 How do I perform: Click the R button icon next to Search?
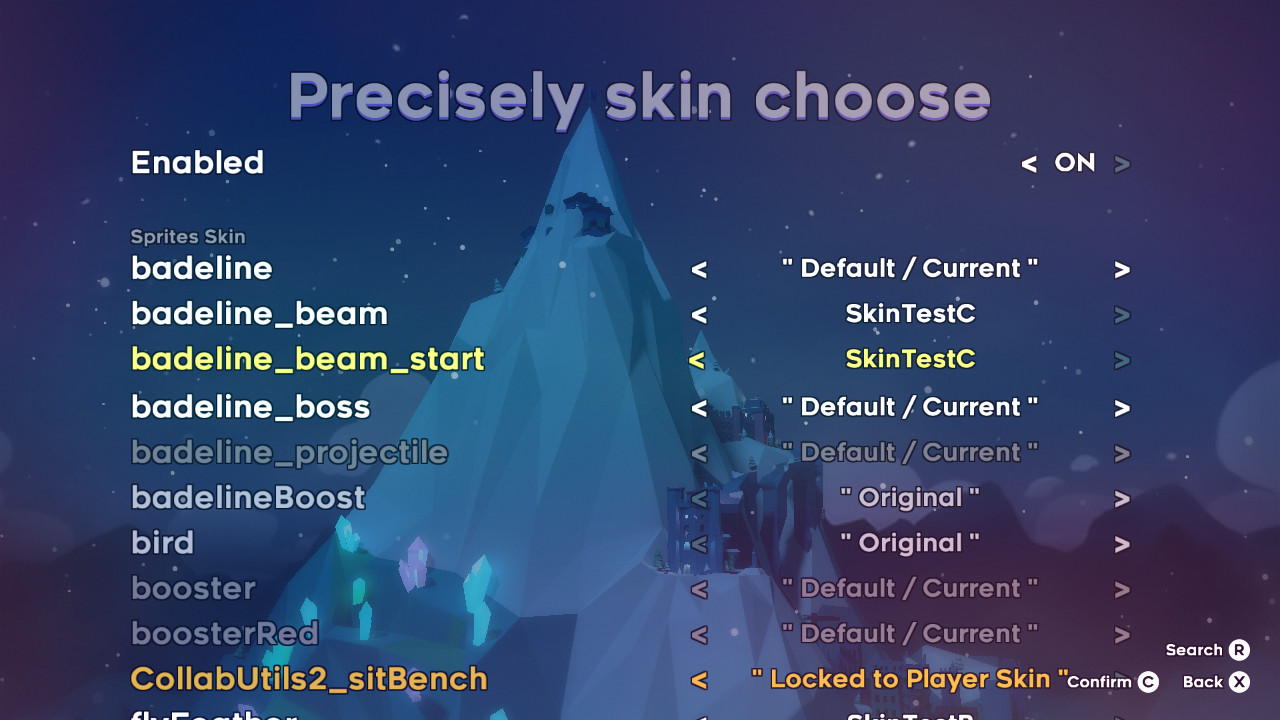(1240, 650)
